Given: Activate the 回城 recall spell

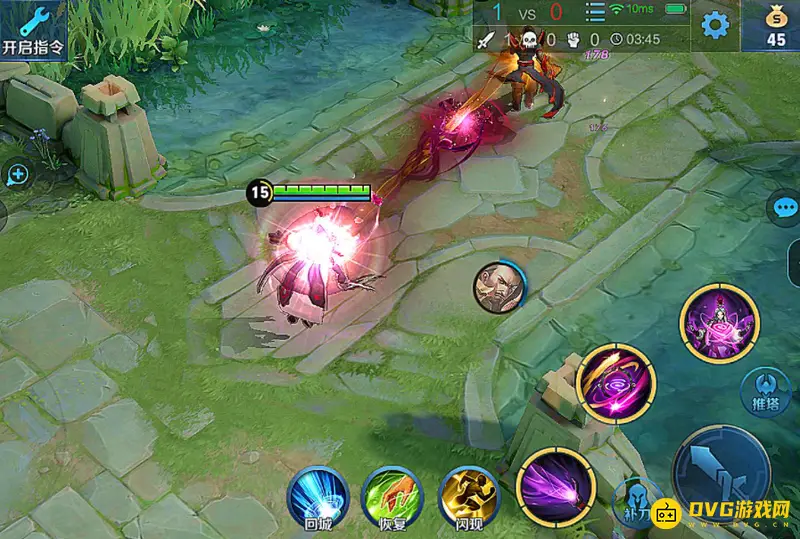Looking at the screenshot, I should 318,497.
